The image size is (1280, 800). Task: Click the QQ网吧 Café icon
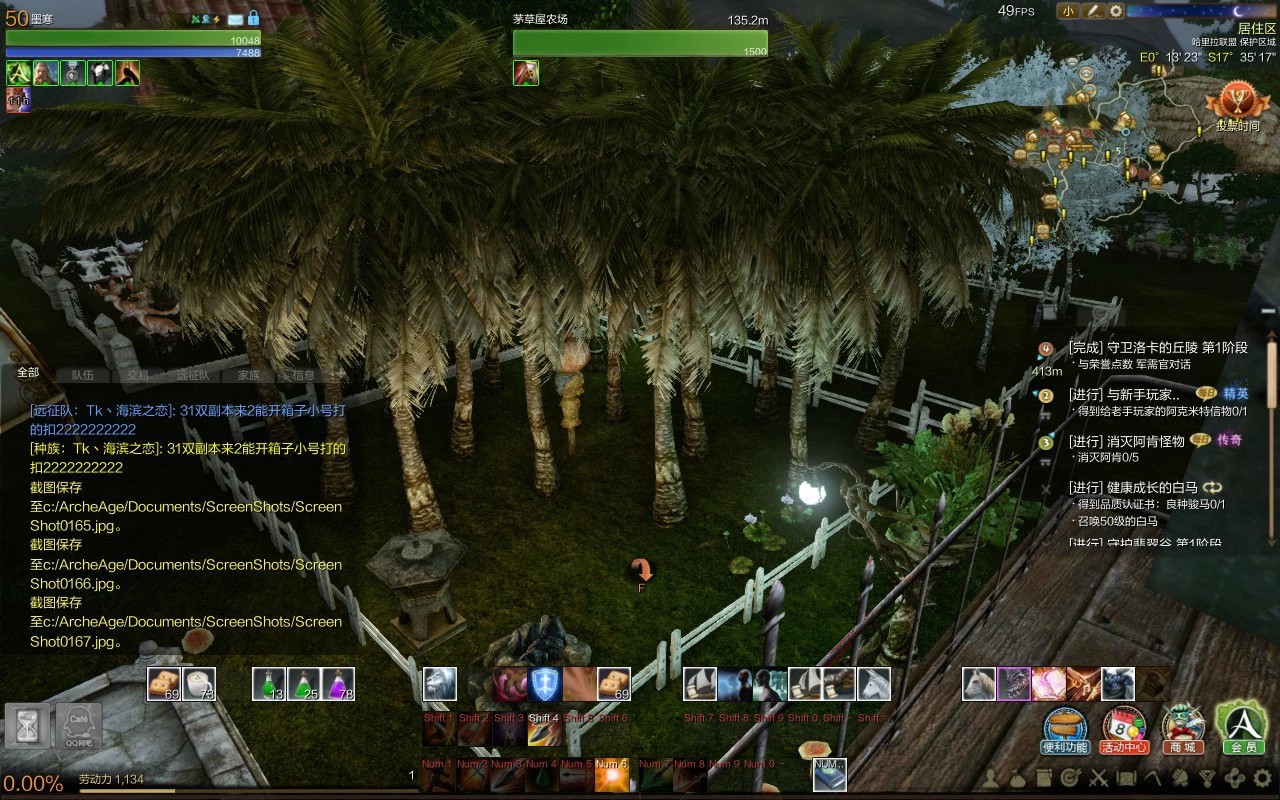coord(78,727)
